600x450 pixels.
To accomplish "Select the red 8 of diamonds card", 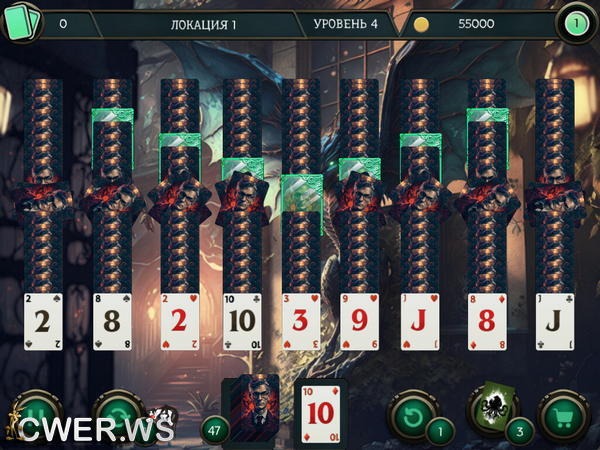I will [487, 322].
